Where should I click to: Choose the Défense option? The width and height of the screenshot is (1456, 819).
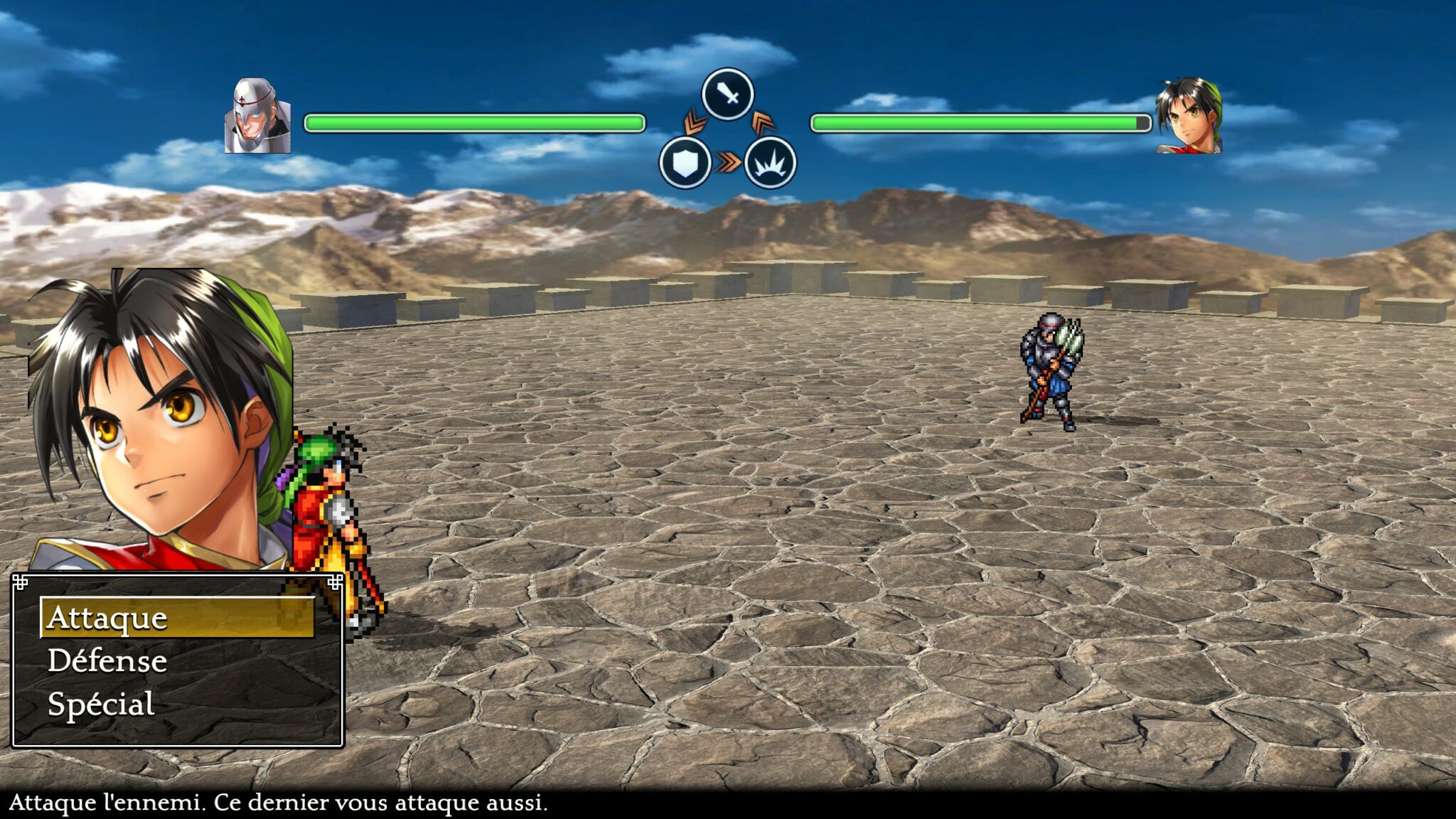click(107, 661)
